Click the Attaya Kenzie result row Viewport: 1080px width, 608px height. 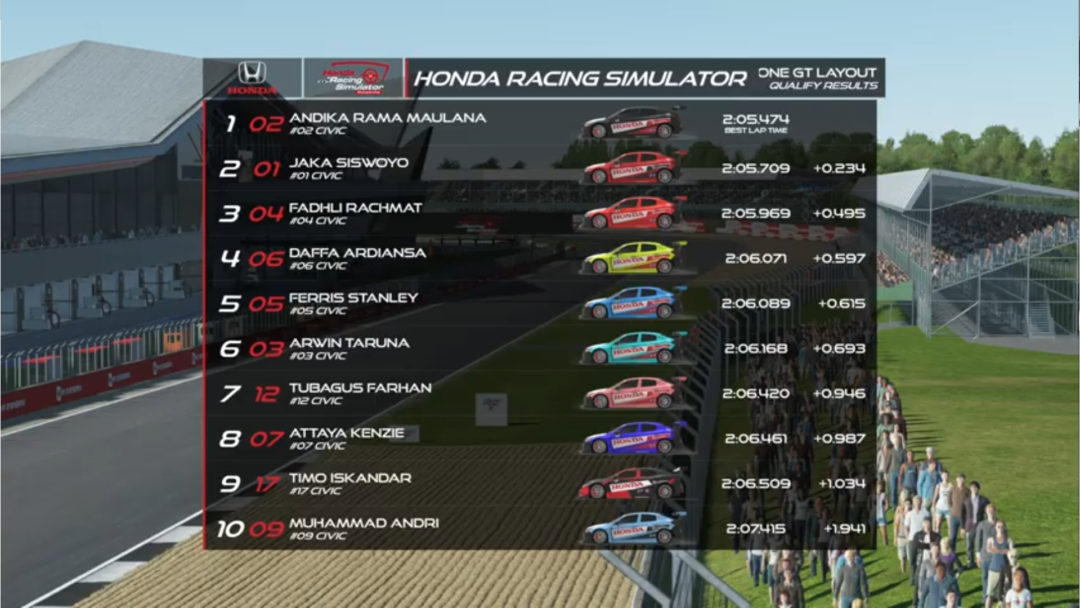coord(540,438)
